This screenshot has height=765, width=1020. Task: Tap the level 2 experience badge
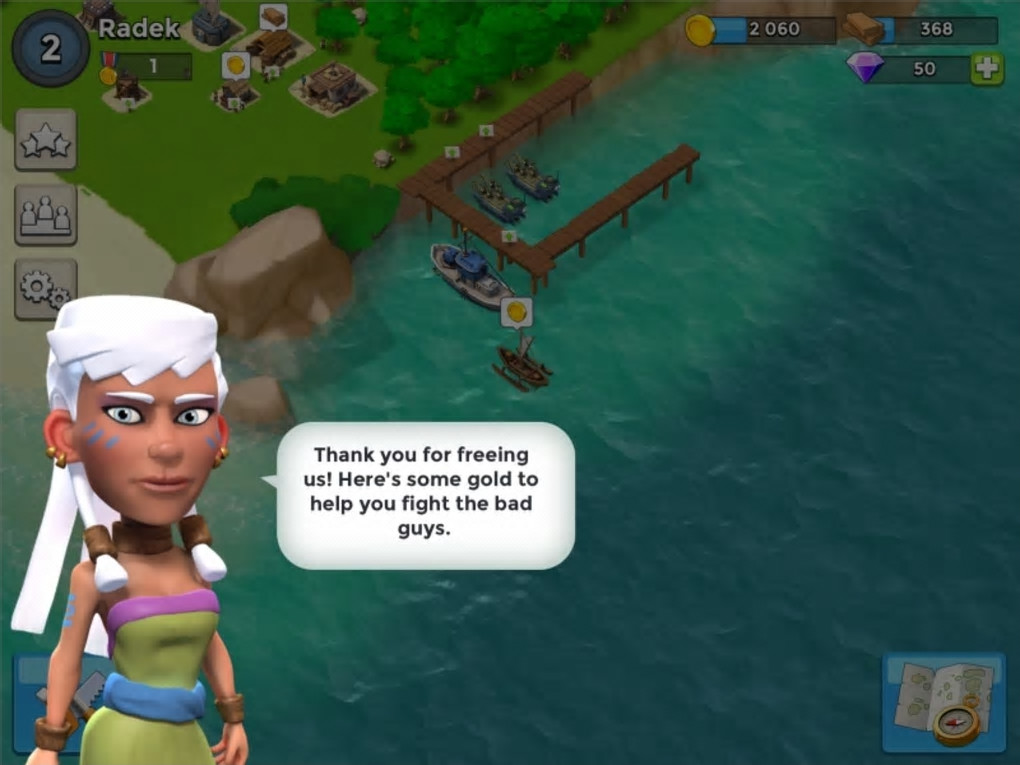[x=50, y=48]
